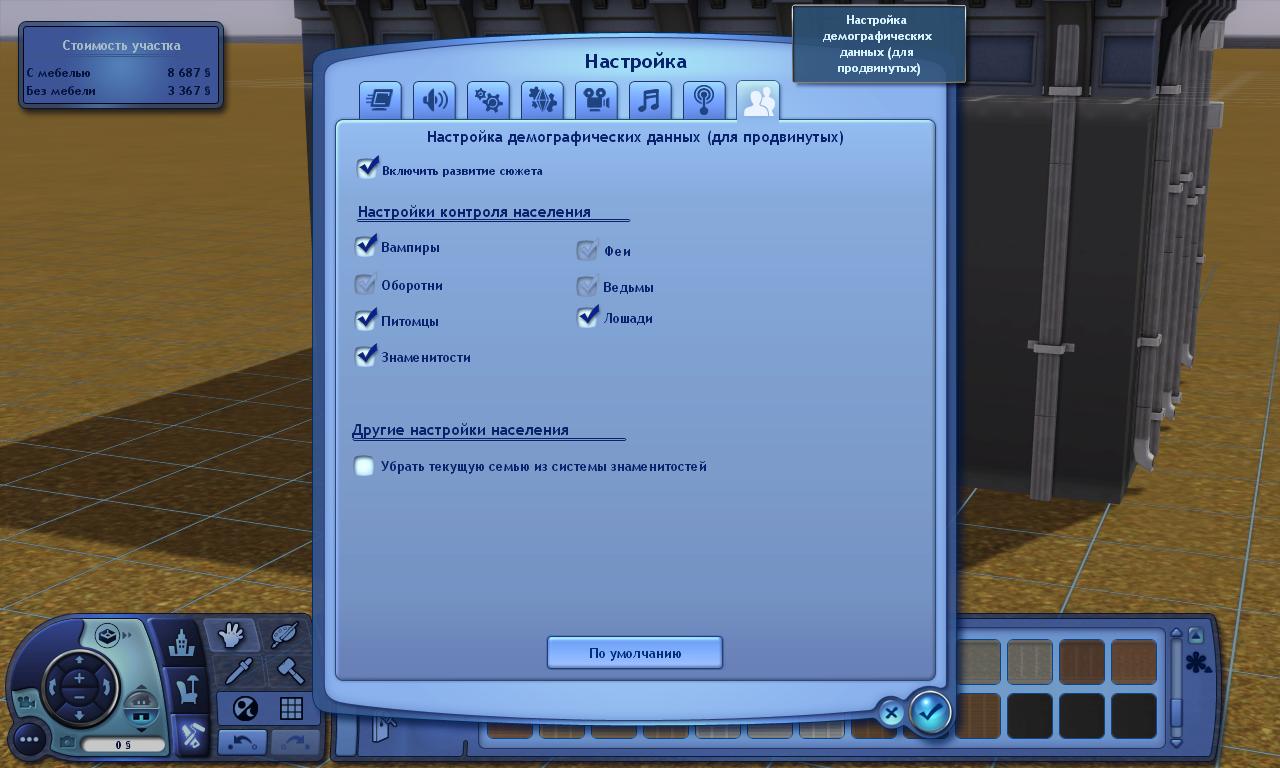
Task: Uncheck the Лошади checkbox
Action: (587, 317)
